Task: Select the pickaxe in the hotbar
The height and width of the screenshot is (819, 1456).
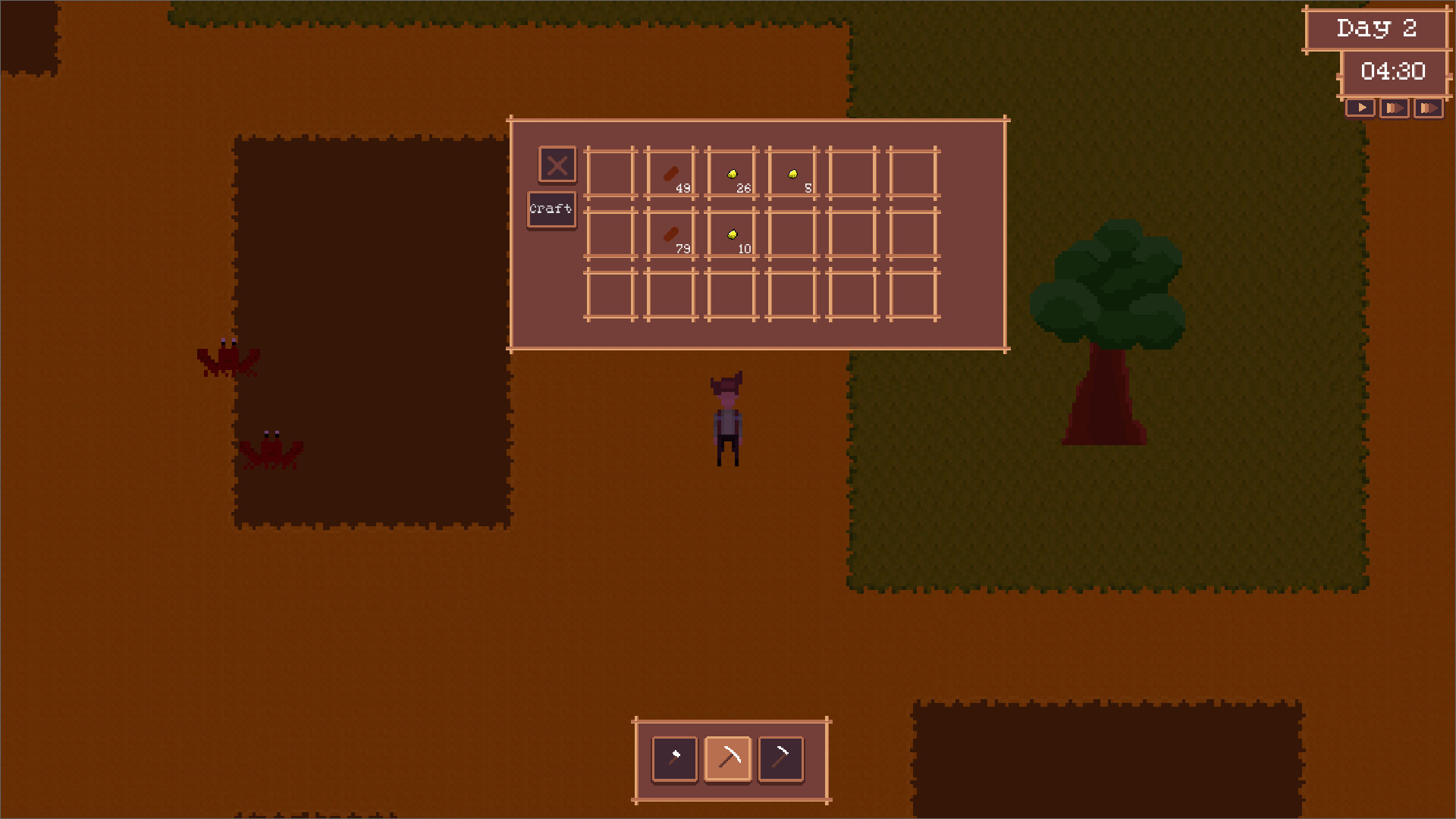Action: [728, 758]
